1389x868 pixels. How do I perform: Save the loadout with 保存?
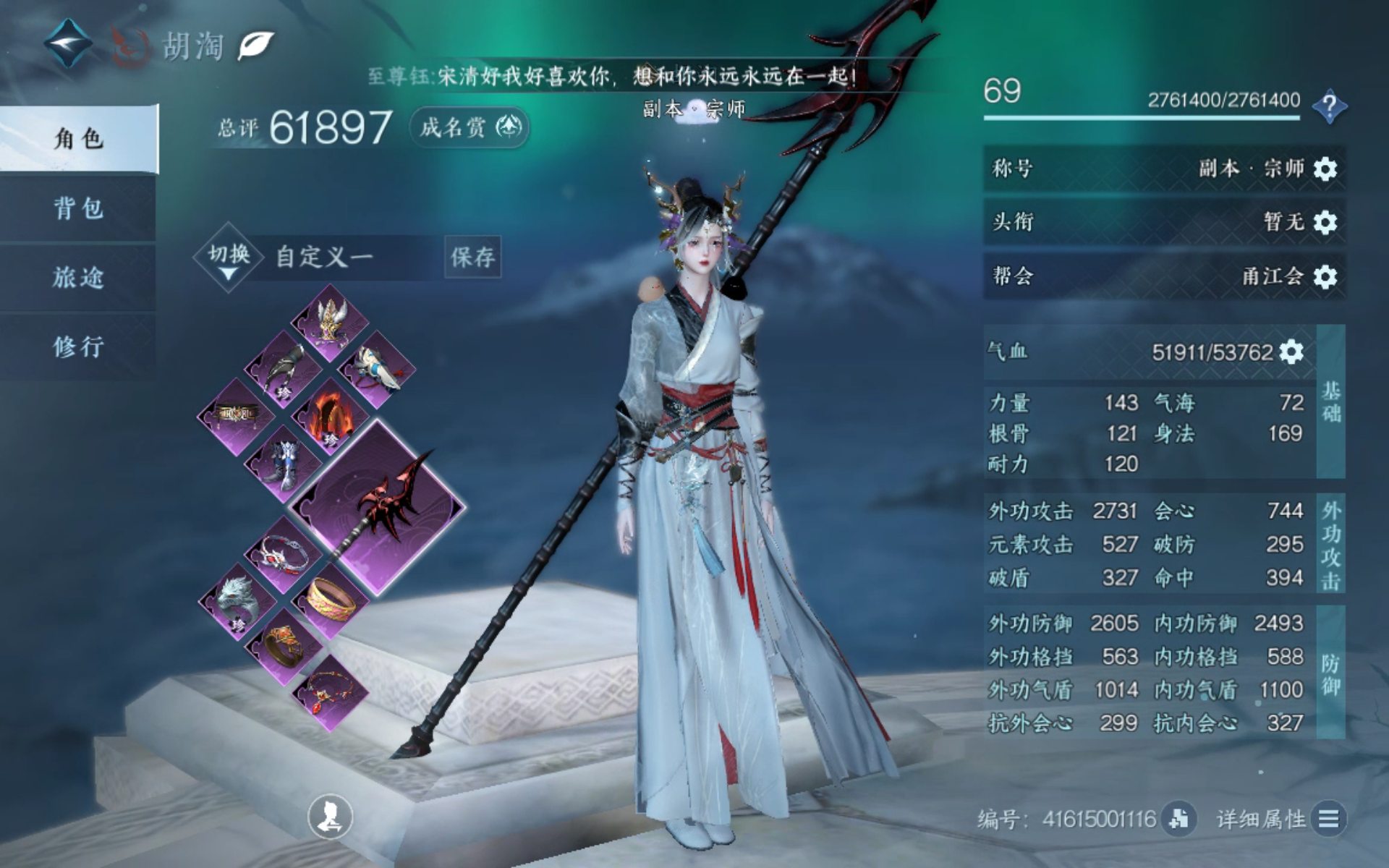click(x=472, y=257)
